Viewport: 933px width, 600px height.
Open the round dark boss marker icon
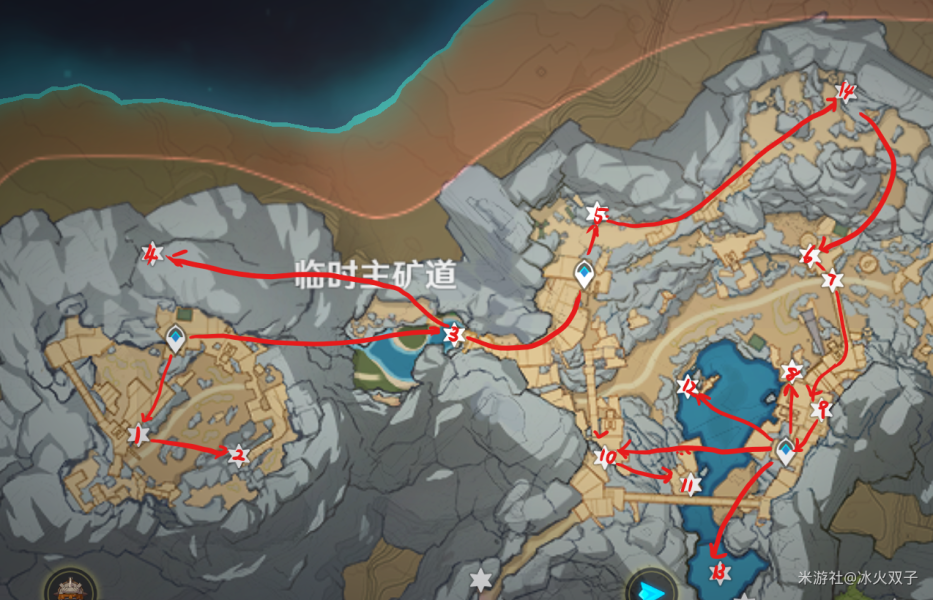pyautogui.click(x=69, y=587)
